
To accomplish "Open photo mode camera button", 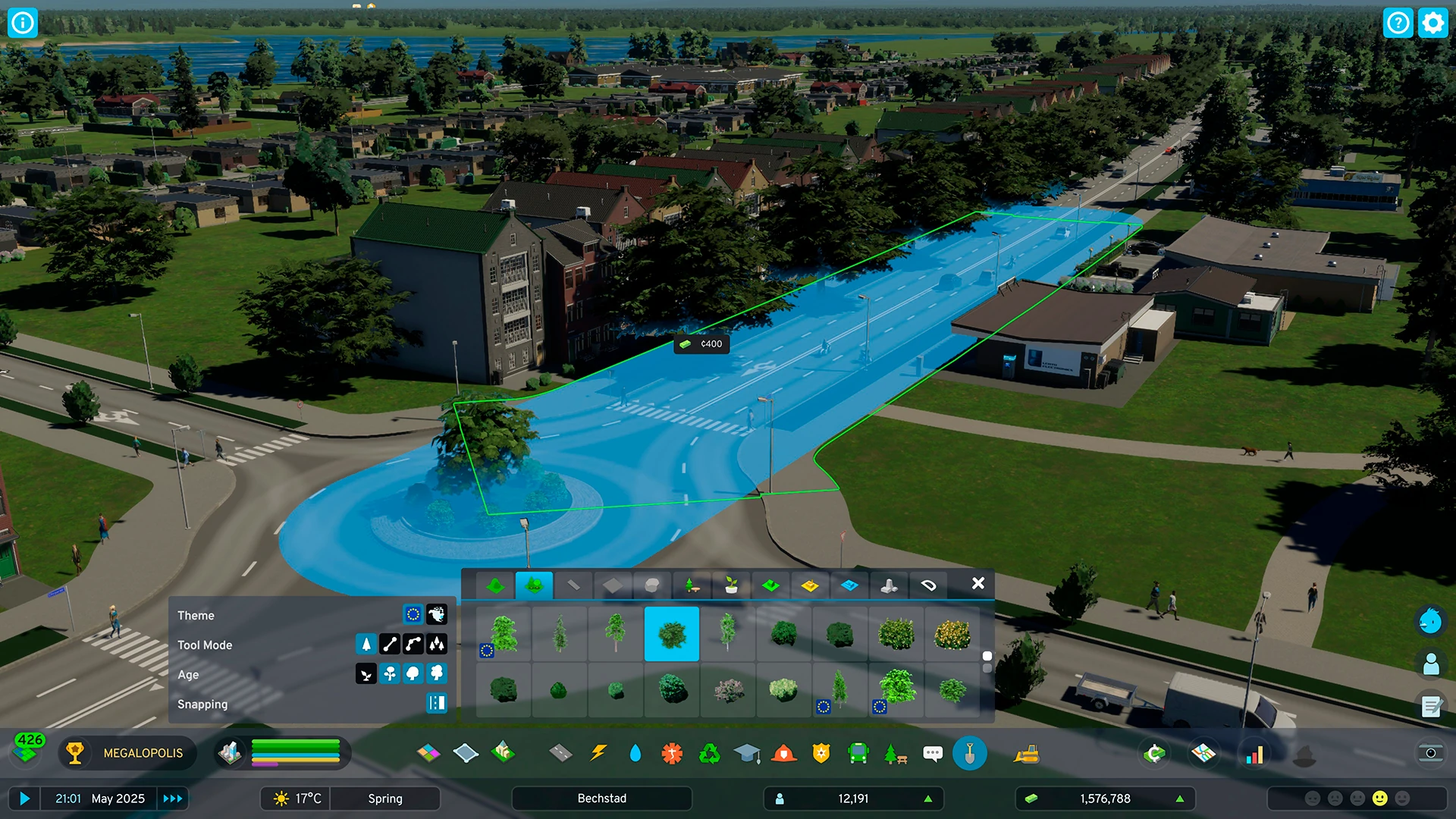I will [x=1430, y=753].
